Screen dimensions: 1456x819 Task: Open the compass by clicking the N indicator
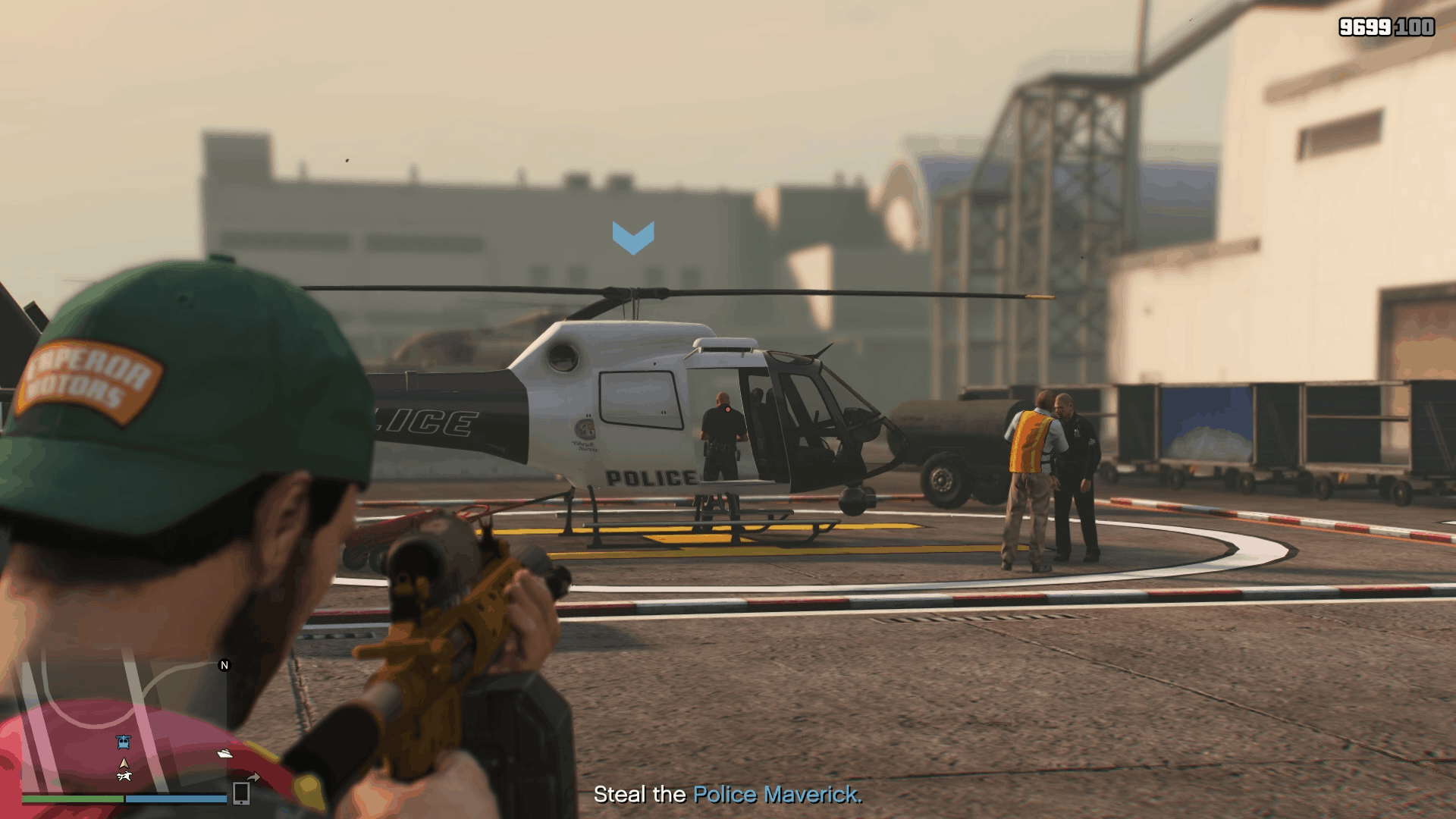224,665
